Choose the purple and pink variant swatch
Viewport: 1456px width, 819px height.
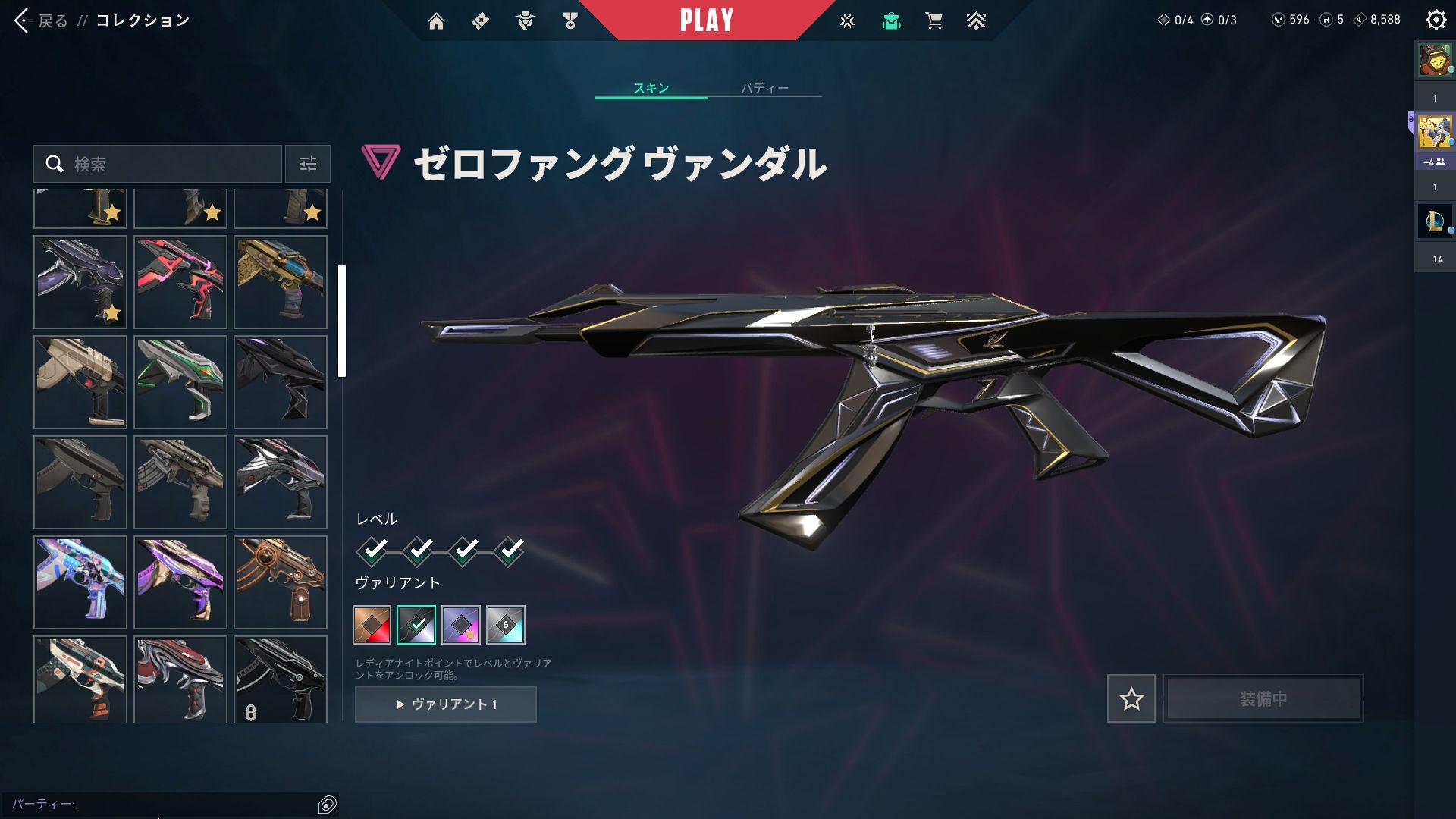pyautogui.click(x=461, y=625)
